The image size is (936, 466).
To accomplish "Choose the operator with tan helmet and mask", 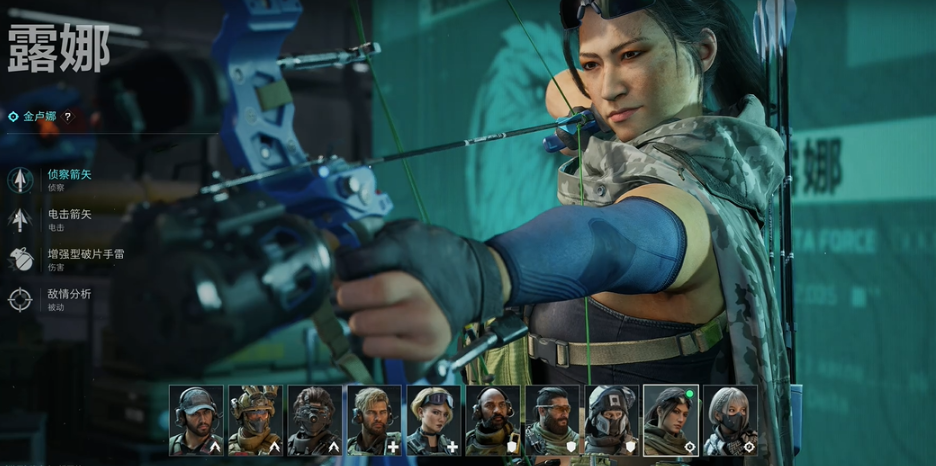I will 255,421.
